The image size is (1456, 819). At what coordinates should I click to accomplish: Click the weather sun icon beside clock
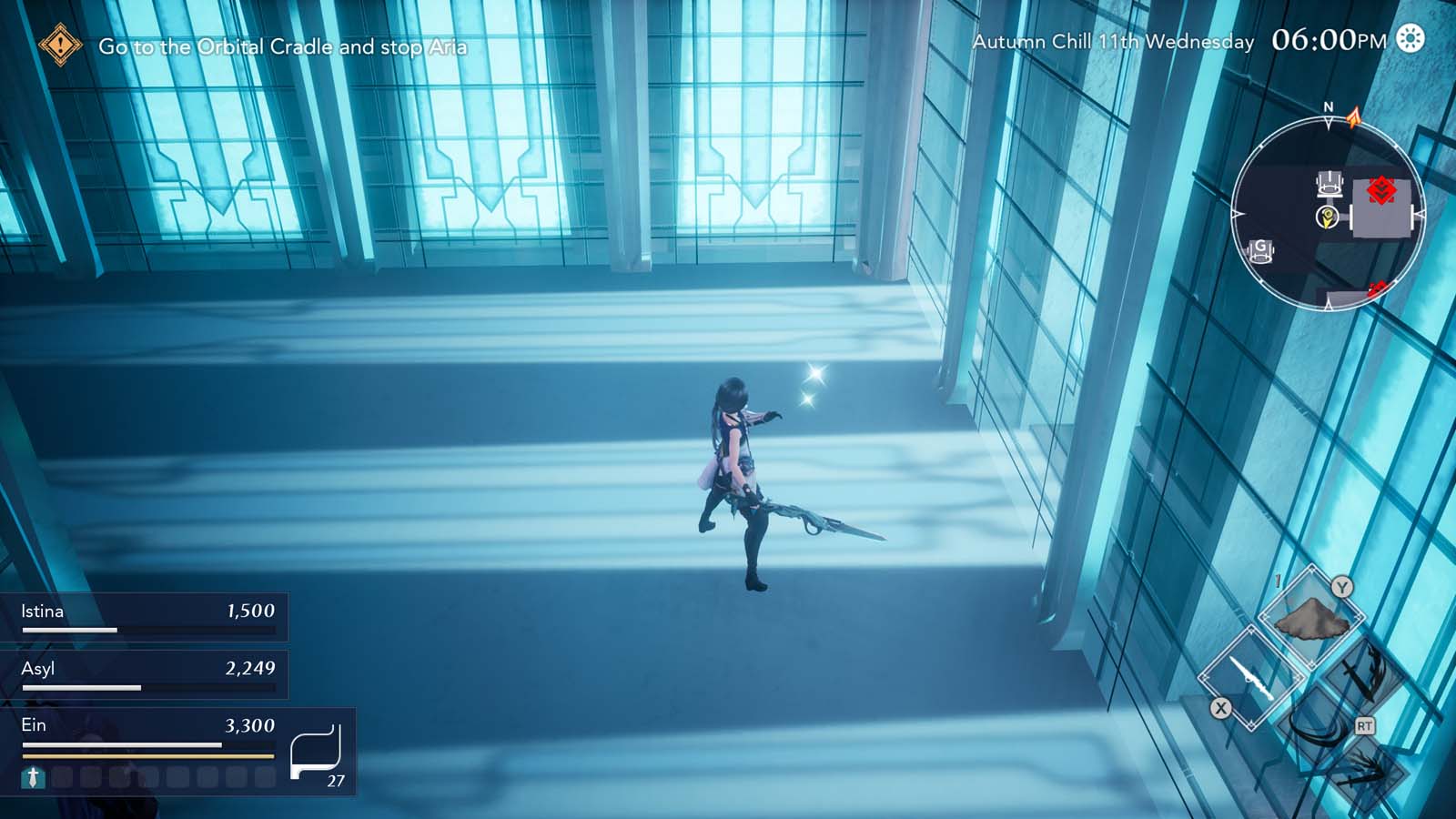click(1410, 39)
